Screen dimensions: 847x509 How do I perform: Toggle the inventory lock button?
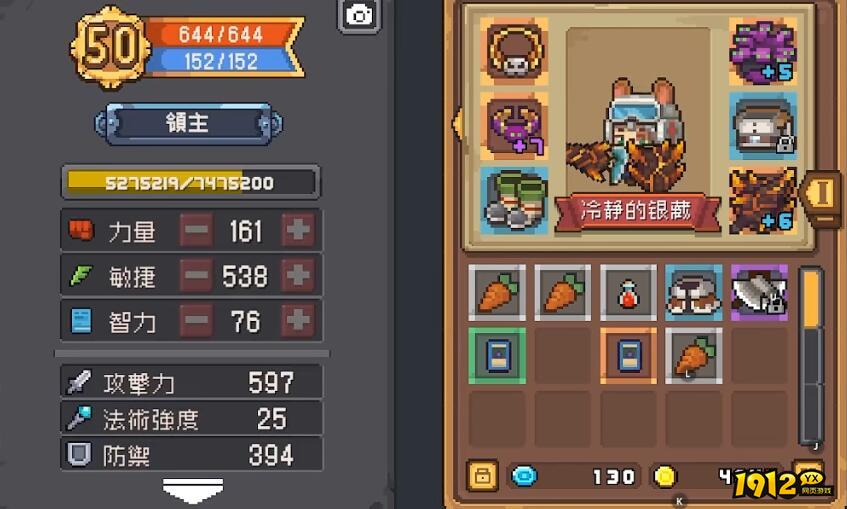click(482, 475)
